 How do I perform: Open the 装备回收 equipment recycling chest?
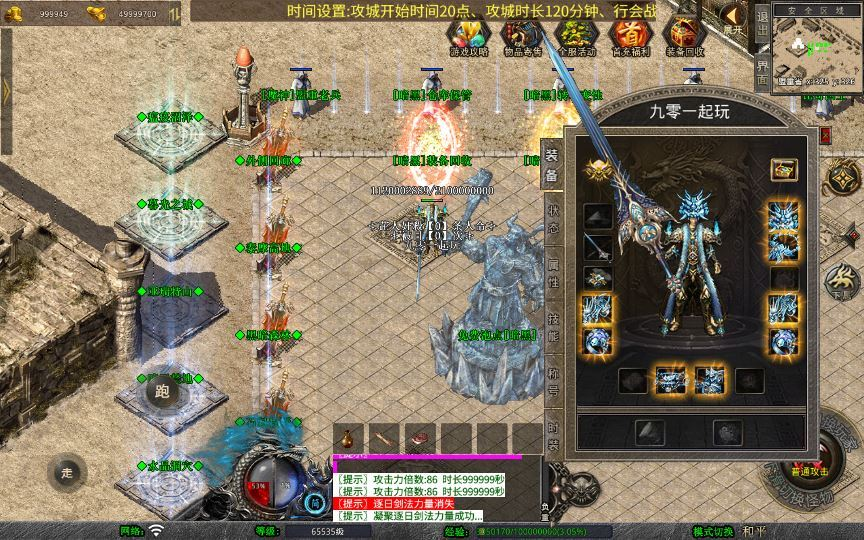click(x=685, y=35)
